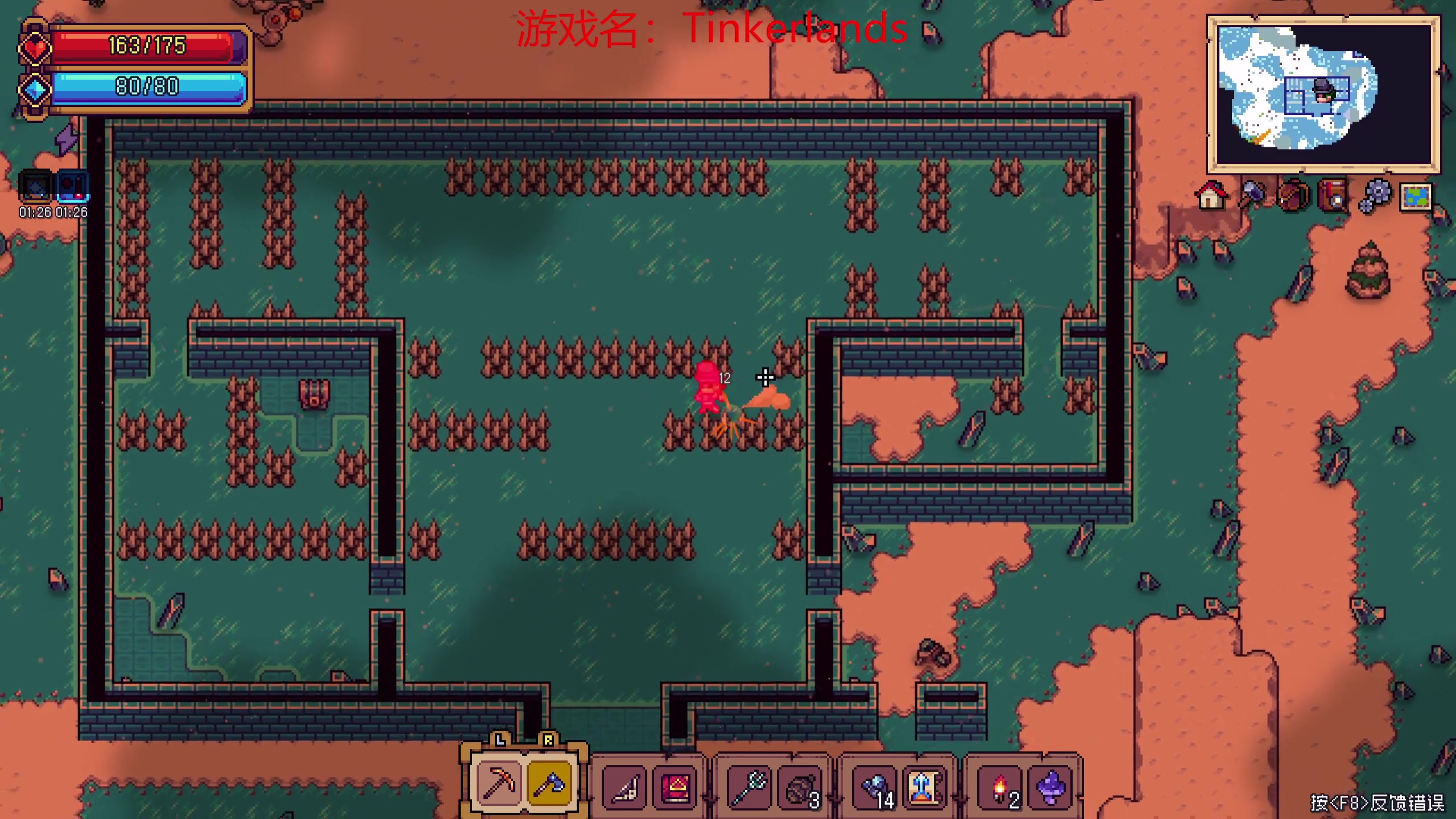
Task: Choose the bow in the hotbar
Action: point(624,788)
